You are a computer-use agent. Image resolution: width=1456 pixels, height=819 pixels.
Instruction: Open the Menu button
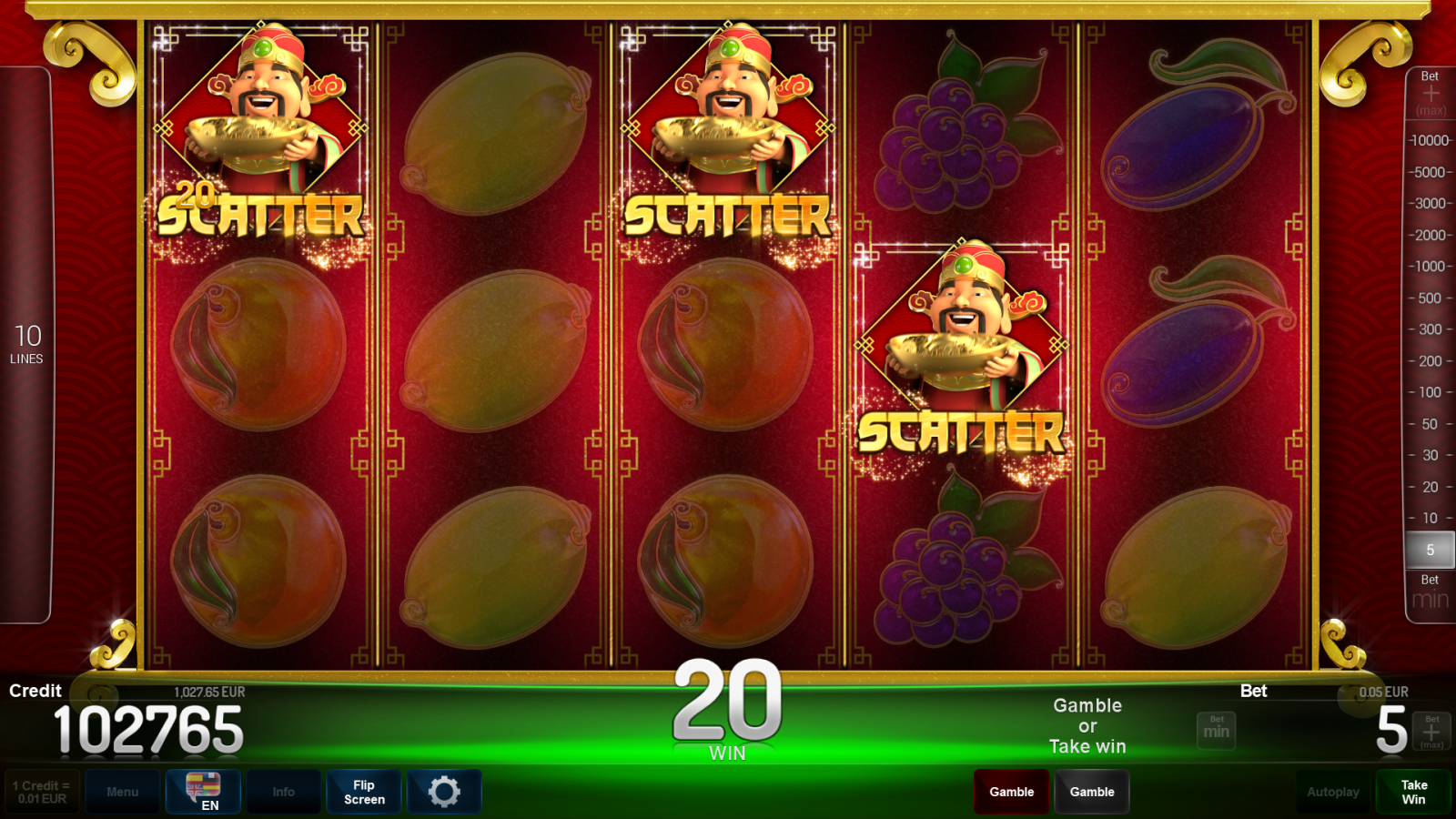(123, 792)
